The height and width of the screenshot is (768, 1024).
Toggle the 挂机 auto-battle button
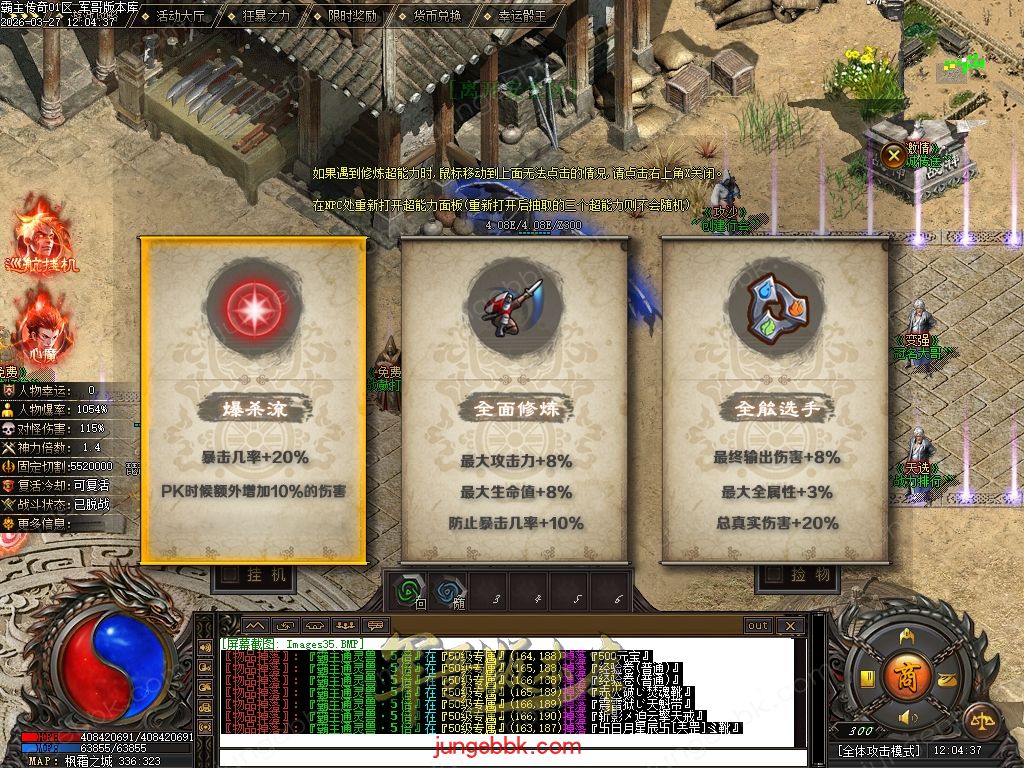[257, 575]
